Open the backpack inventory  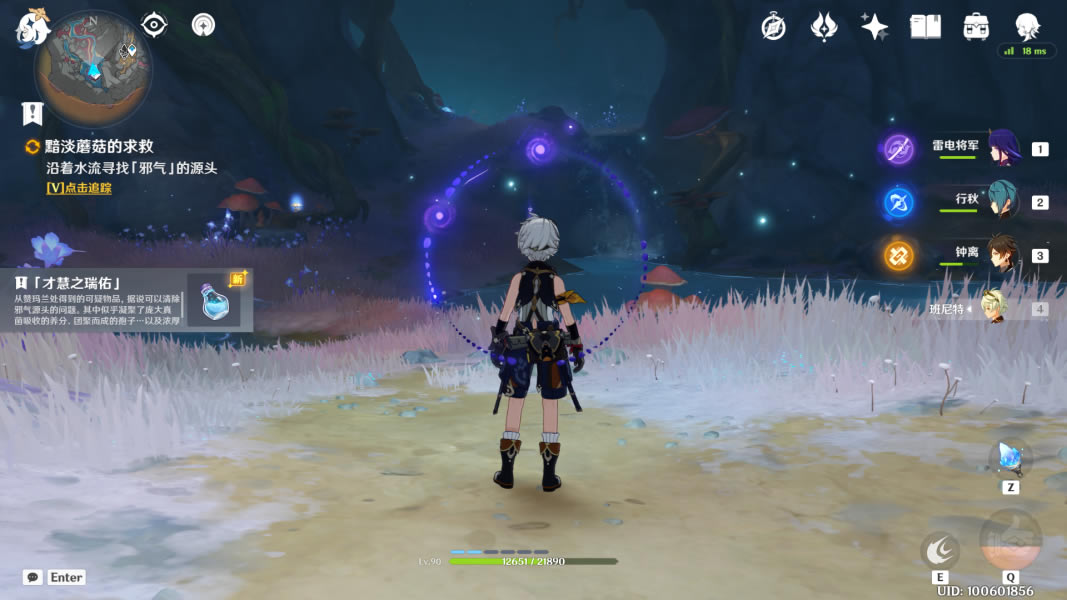[976, 27]
